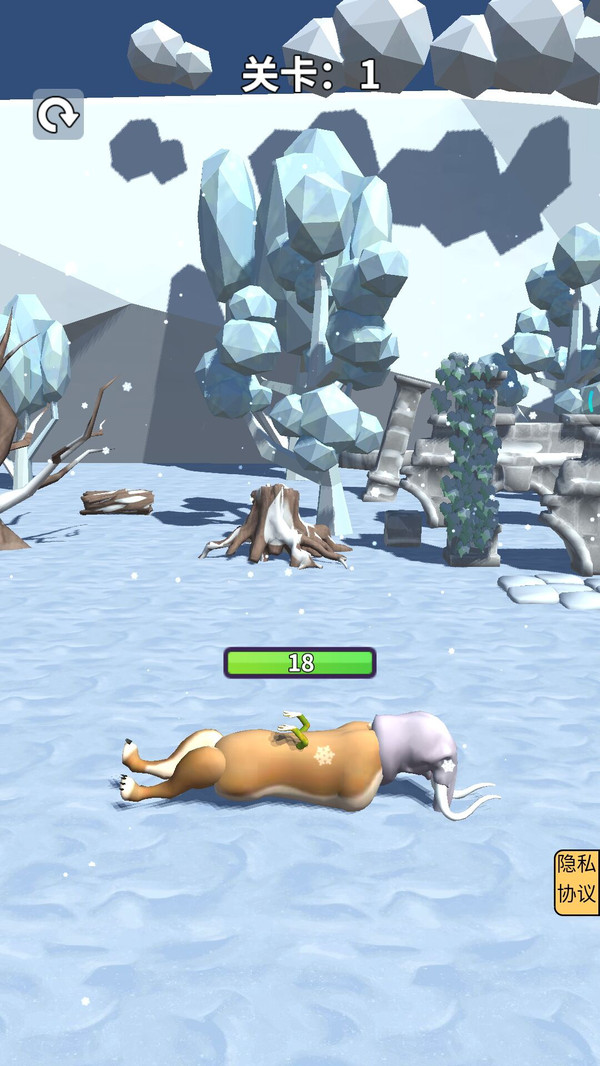Open the 隐私协议 privacy agreement

click(x=577, y=882)
